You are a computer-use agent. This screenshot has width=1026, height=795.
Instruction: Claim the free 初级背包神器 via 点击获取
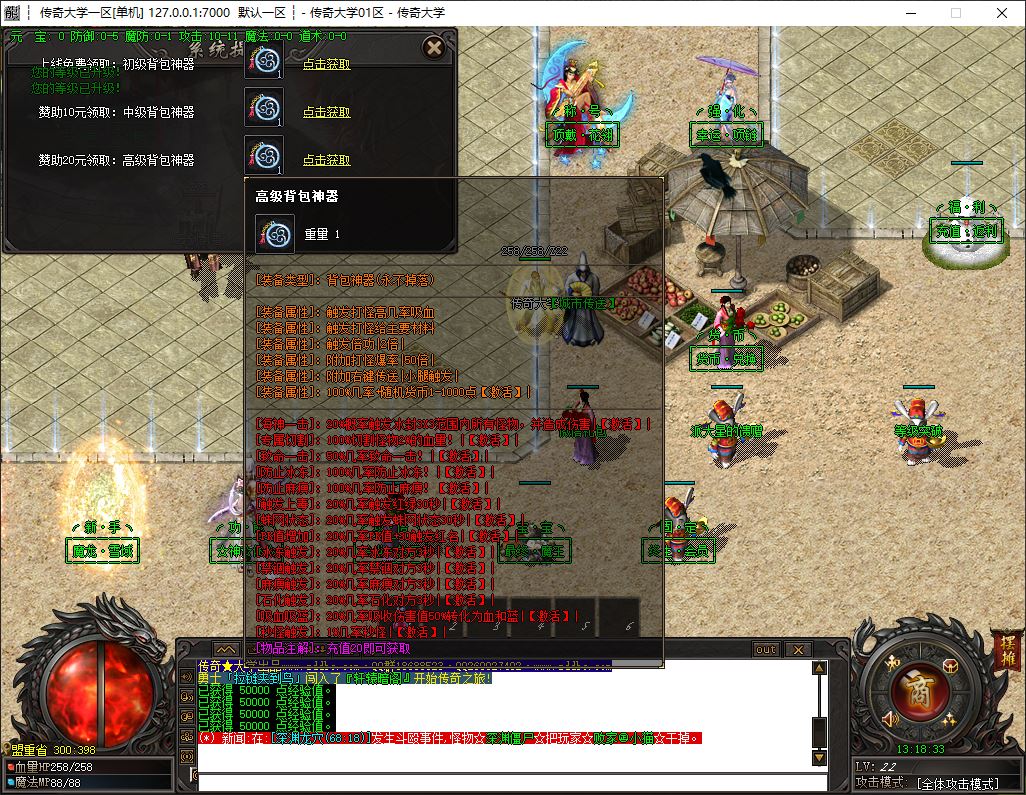(326, 64)
